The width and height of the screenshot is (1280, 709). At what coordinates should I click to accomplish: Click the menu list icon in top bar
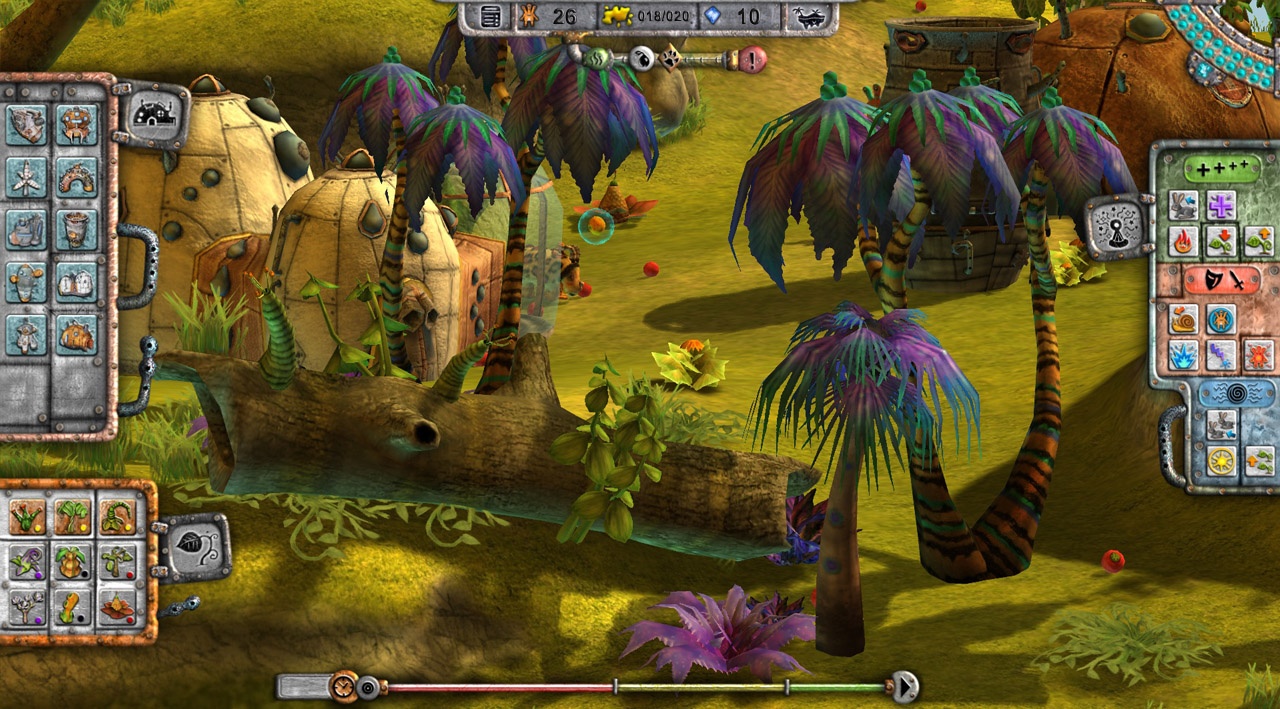click(x=490, y=16)
